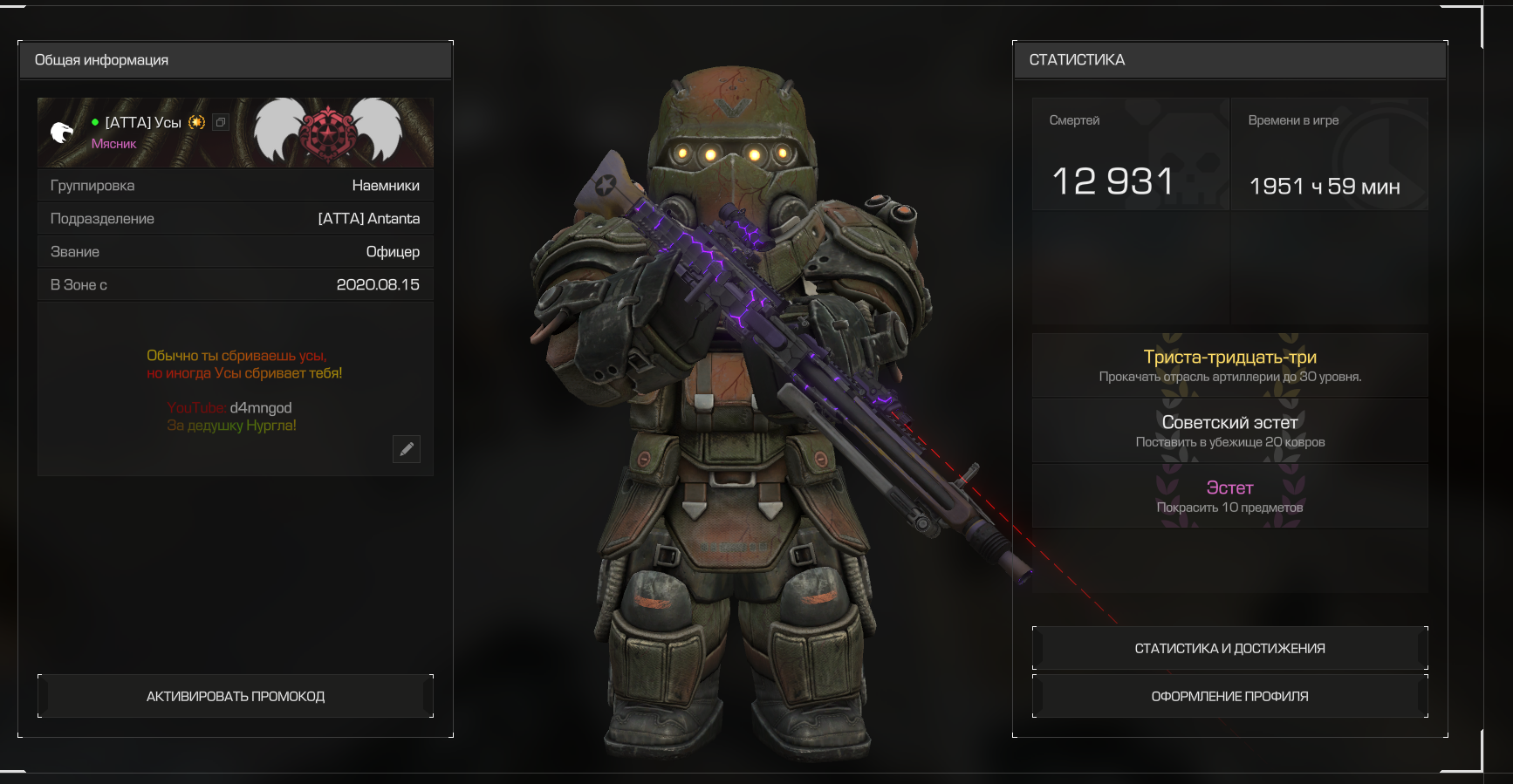Click the Времени в игре playtime tile

[1329, 155]
